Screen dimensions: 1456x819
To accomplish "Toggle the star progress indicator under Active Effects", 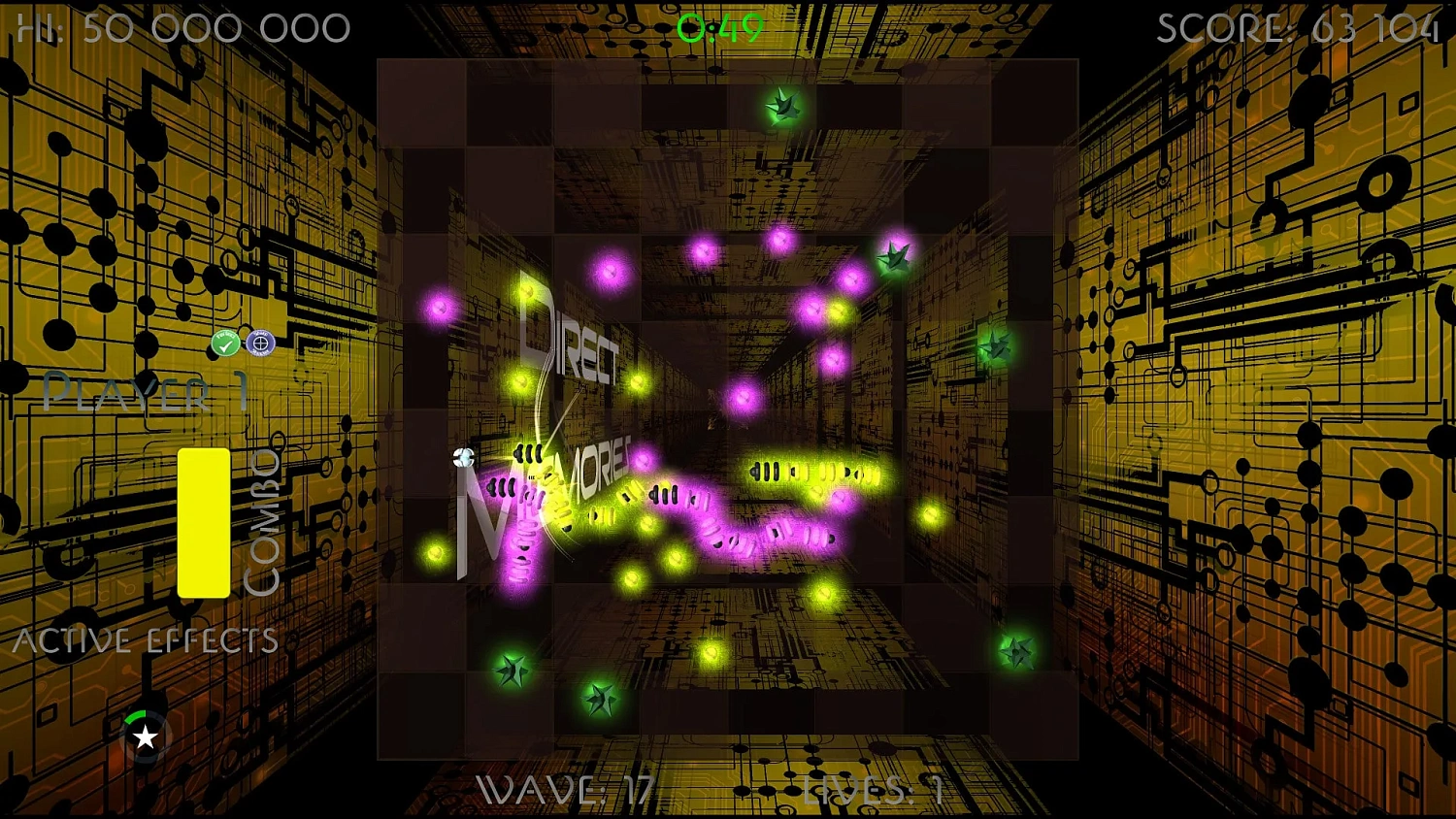I will point(144,736).
